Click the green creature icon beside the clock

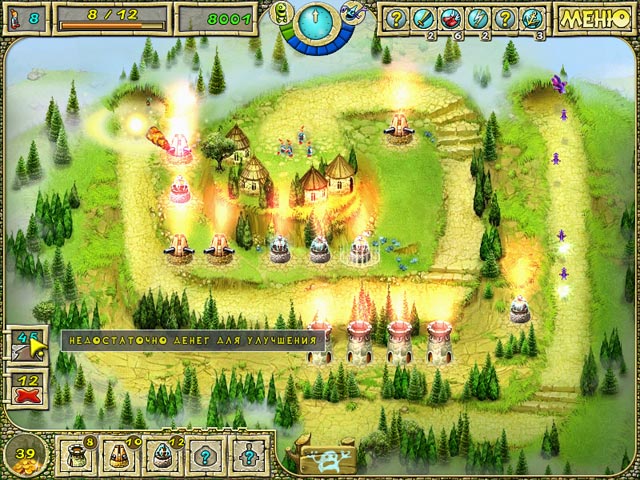click(284, 13)
